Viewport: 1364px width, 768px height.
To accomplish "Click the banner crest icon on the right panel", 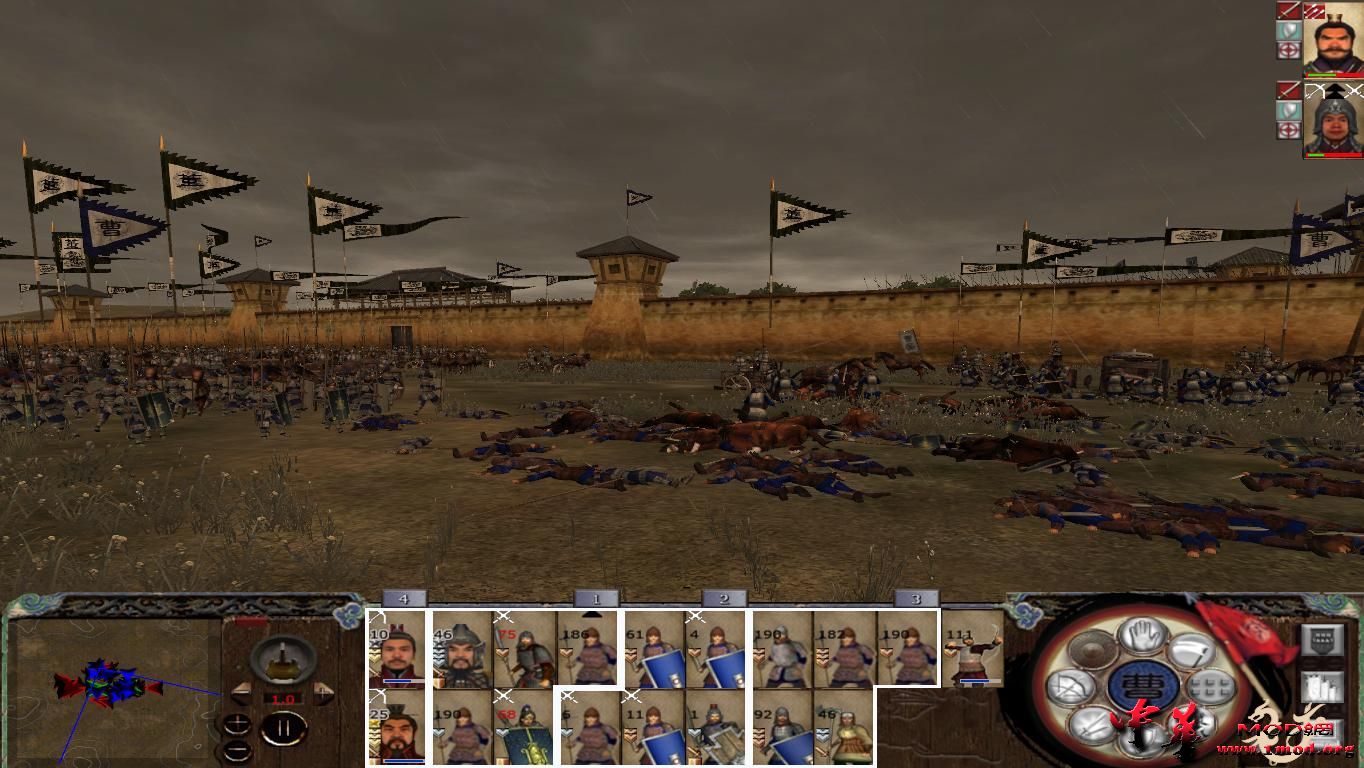I will (x=1323, y=639).
